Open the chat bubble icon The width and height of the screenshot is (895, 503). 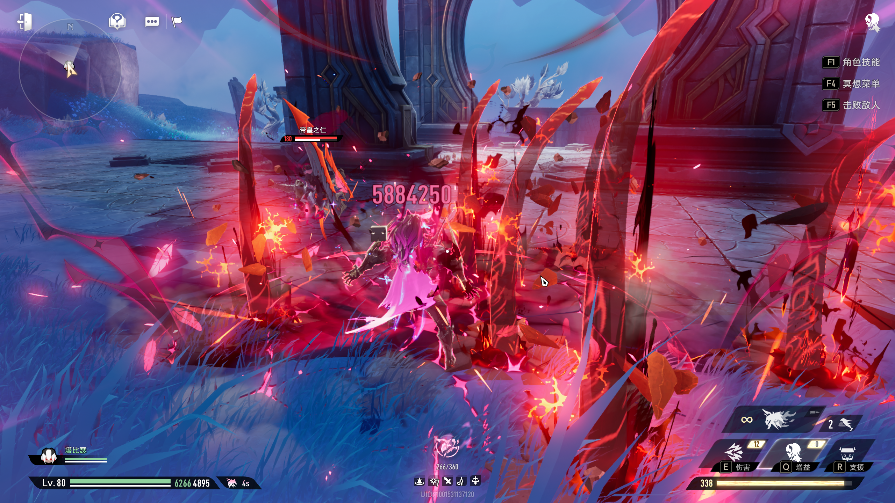[152, 21]
